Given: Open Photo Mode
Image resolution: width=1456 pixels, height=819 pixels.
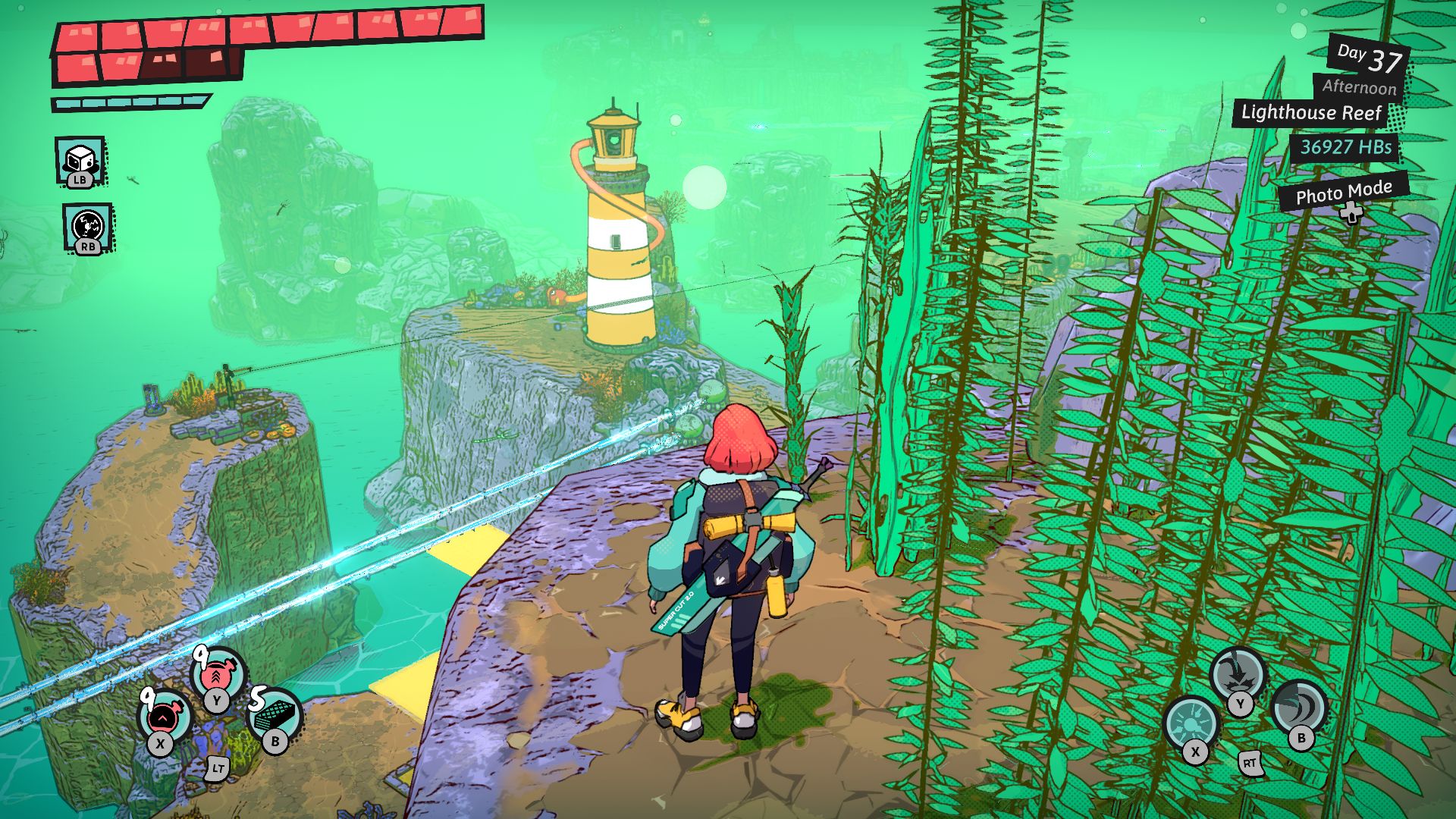Looking at the screenshot, I should pyautogui.click(x=1343, y=194).
